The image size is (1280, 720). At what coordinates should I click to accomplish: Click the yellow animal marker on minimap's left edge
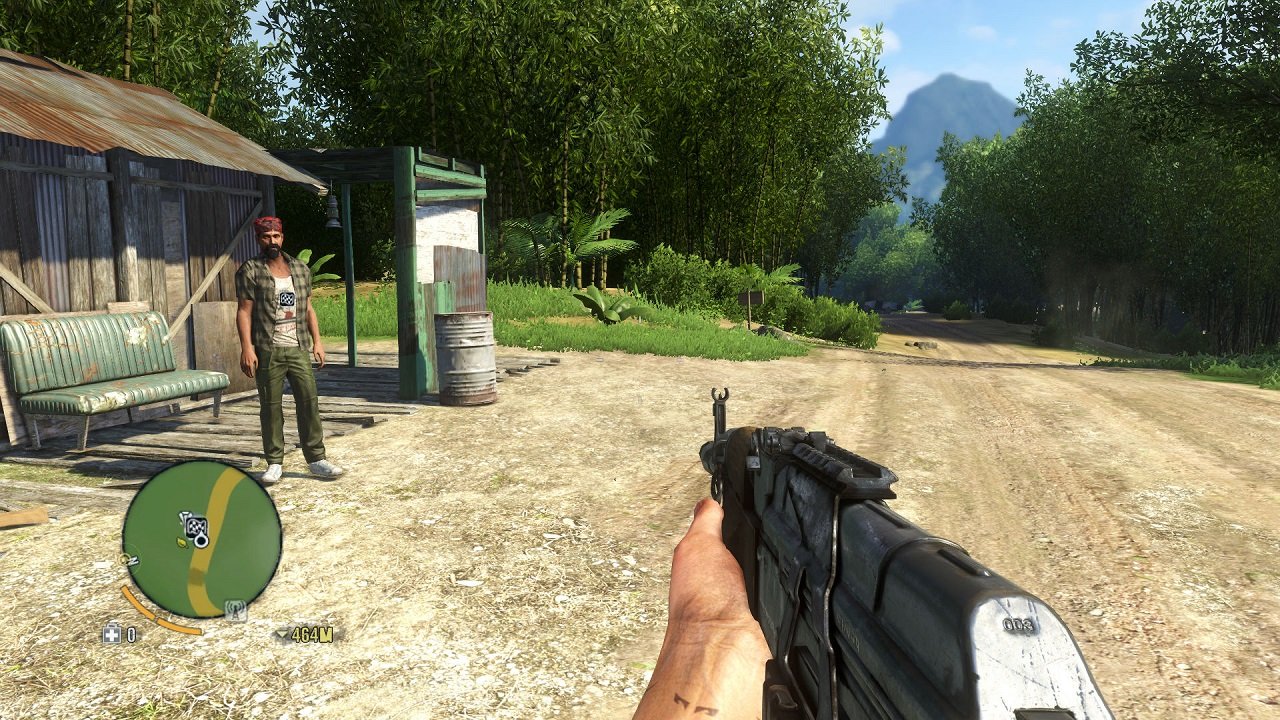123,560
